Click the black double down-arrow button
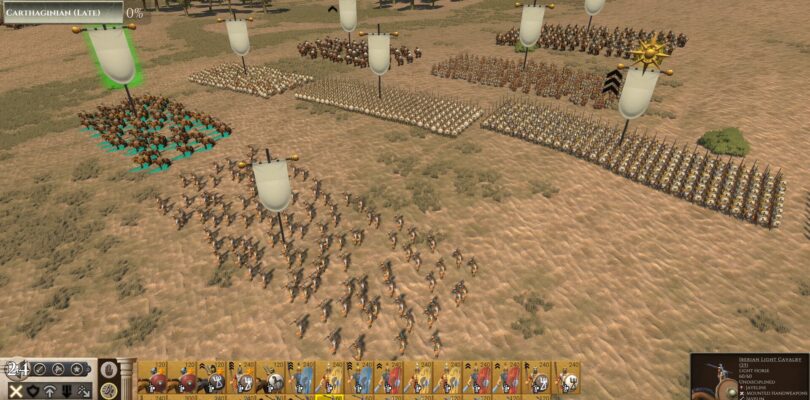This screenshot has height=400, width=810. 69,391
